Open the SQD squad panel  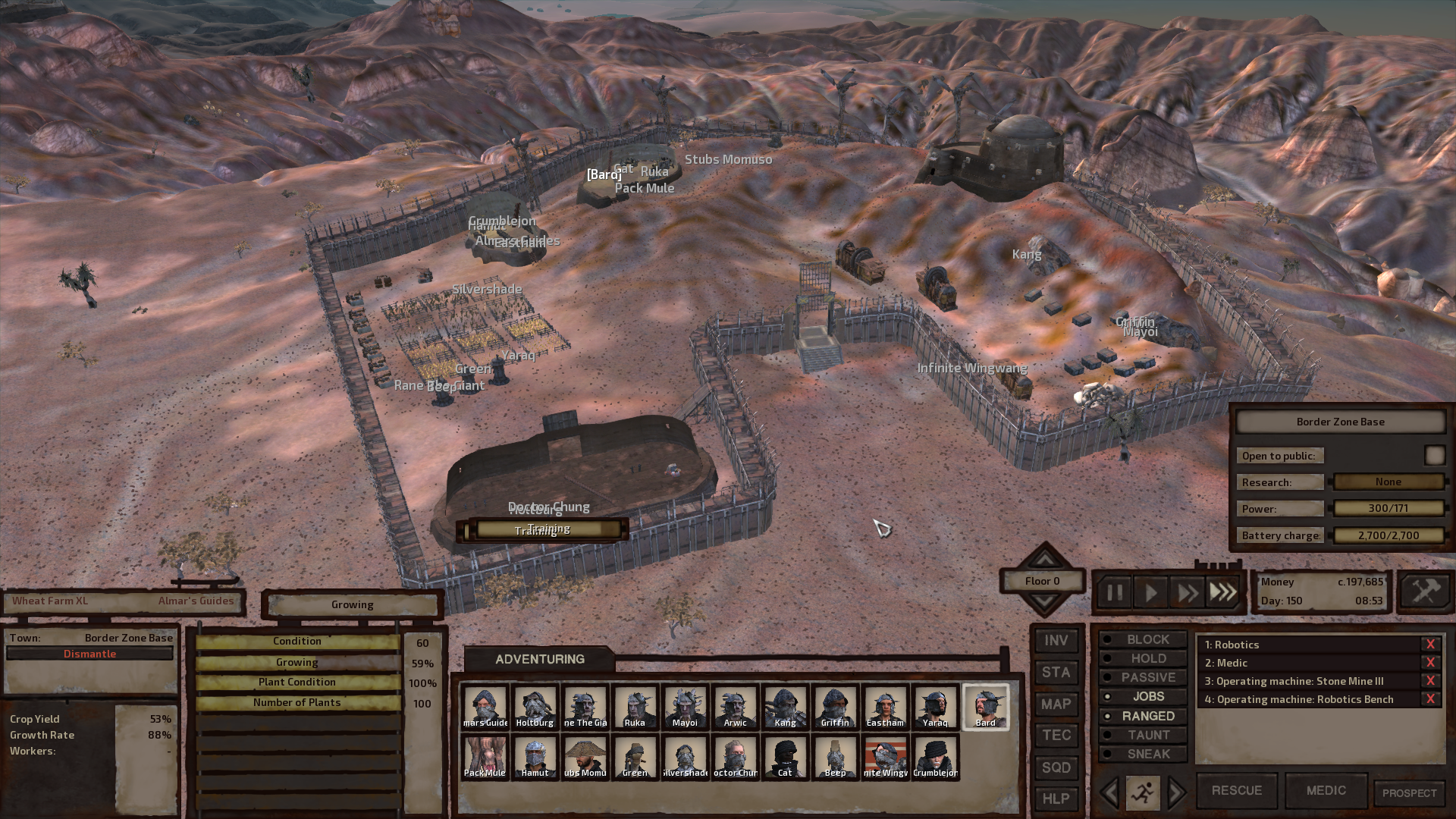pyautogui.click(x=1056, y=767)
